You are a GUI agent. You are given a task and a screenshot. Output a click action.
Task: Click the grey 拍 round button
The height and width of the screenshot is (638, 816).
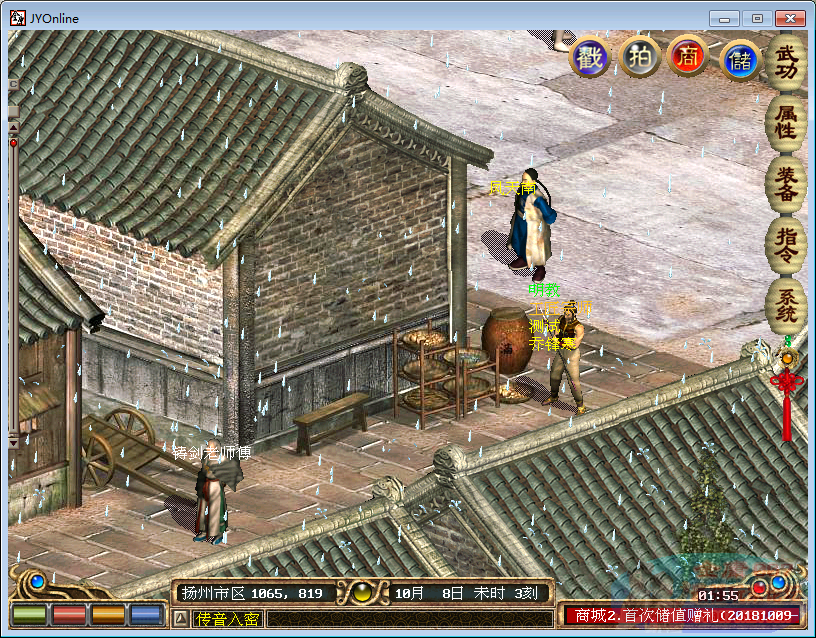click(x=638, y=57)
